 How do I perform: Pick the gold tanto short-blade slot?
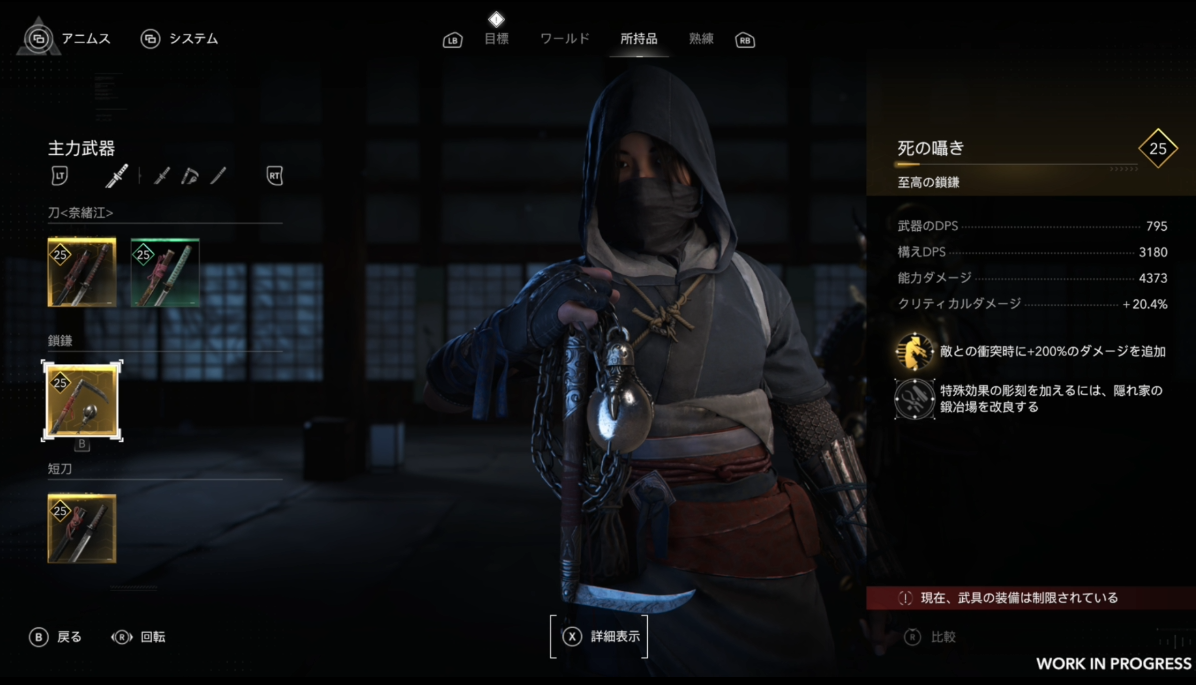(x=82, y=528)
